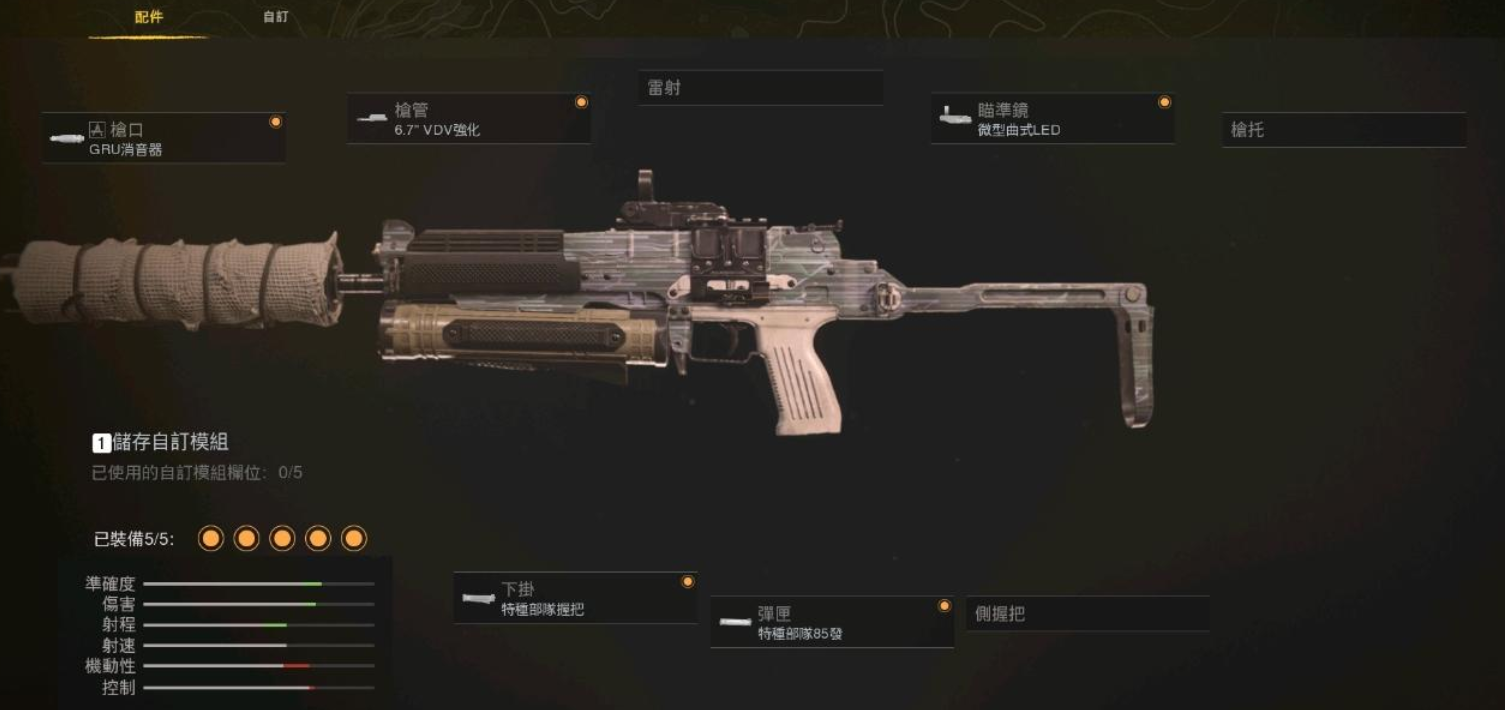Select the 下掛 特種部隊握把 underbarrel slot
The width and height of the screenshot is (1505, 710).
click(x=575, y=598)
